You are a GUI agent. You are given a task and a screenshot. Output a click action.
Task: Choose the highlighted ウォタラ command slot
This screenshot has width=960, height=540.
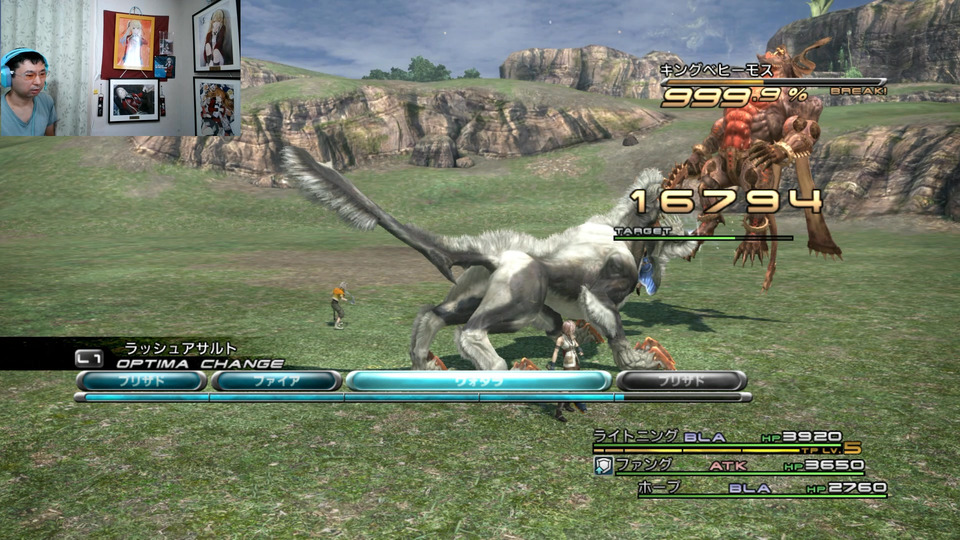tap(478, 380)
